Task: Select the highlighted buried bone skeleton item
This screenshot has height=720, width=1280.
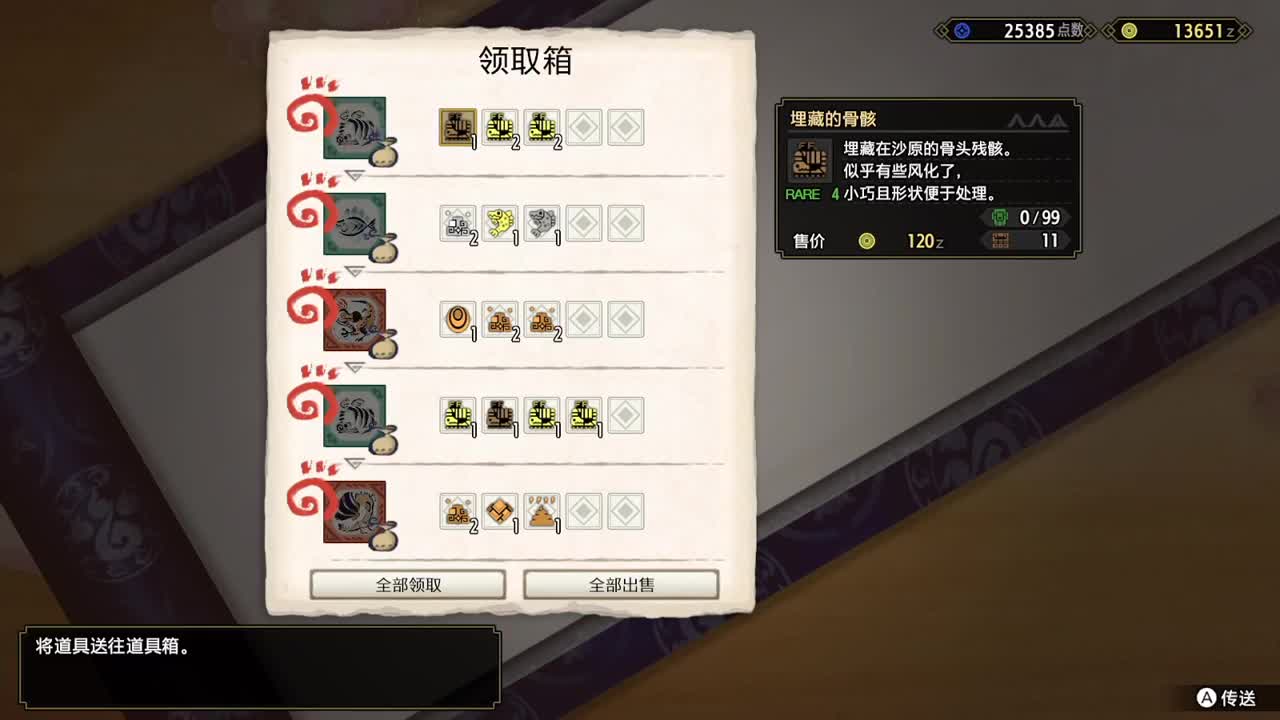Action: tap(458, 127)
